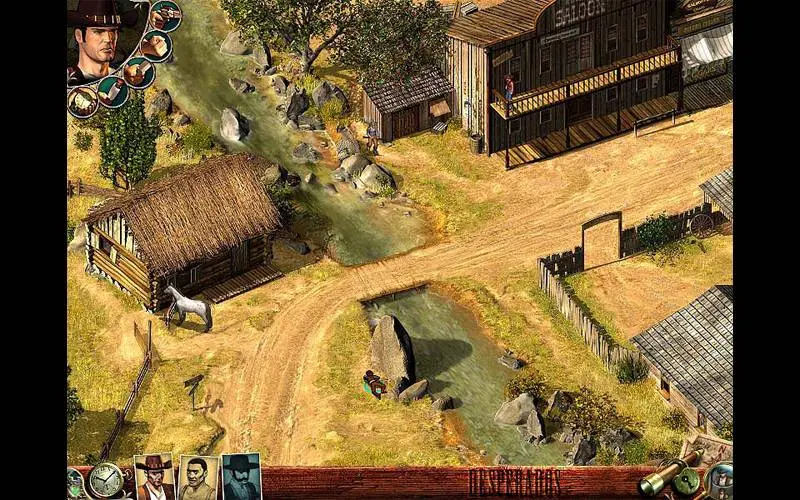800x500 pixels.
Task: Select Cooper's large portrait
Action: [x=100, y=40]
